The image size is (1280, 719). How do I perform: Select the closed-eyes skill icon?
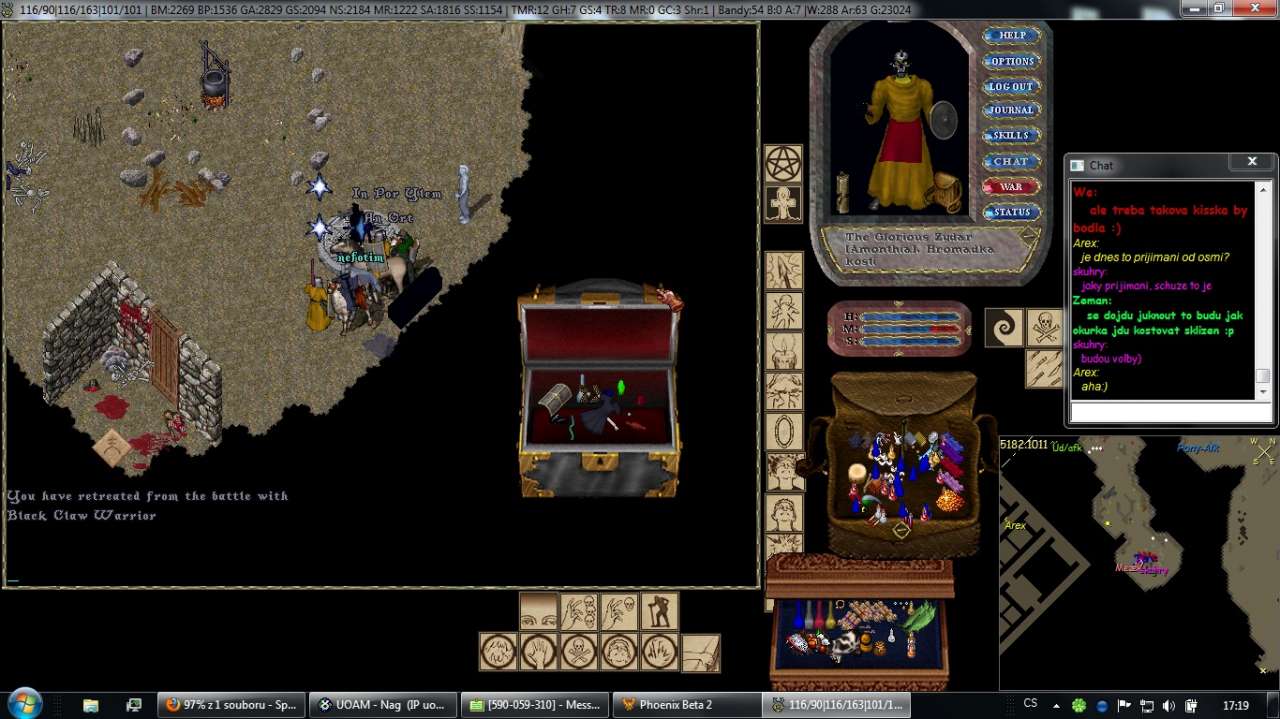coord(539,611)
